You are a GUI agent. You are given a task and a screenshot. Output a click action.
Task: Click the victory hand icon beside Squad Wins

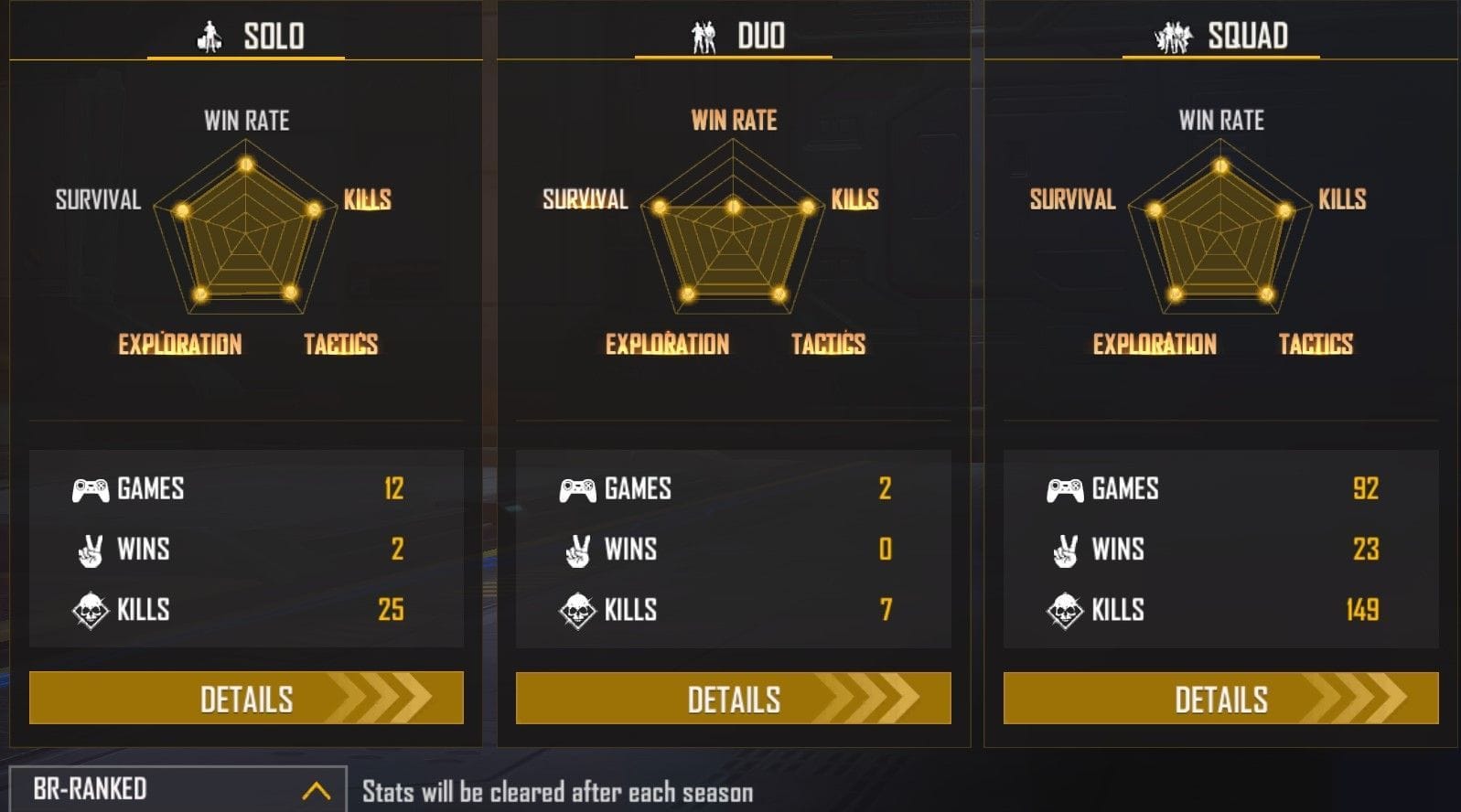point(1064,550)
